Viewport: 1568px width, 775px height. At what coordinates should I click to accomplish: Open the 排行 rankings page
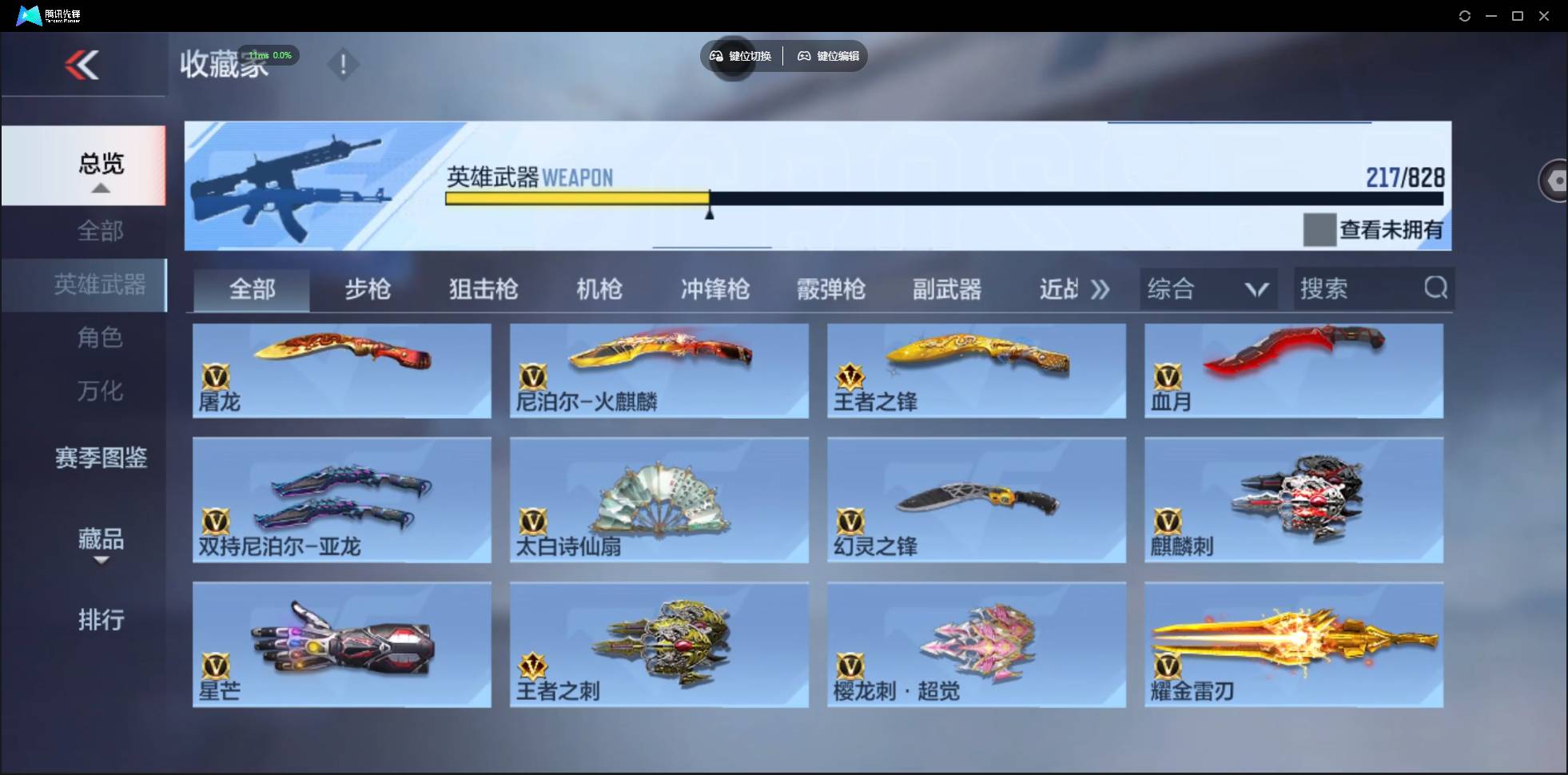coord(101,620)
